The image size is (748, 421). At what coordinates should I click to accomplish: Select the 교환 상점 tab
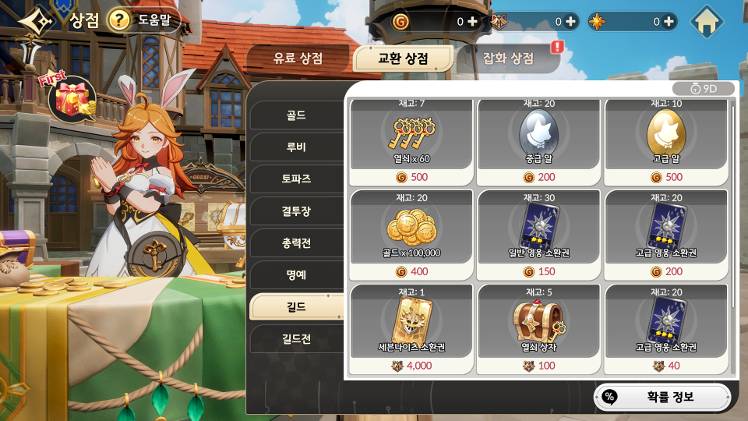[x=404, y=58]
